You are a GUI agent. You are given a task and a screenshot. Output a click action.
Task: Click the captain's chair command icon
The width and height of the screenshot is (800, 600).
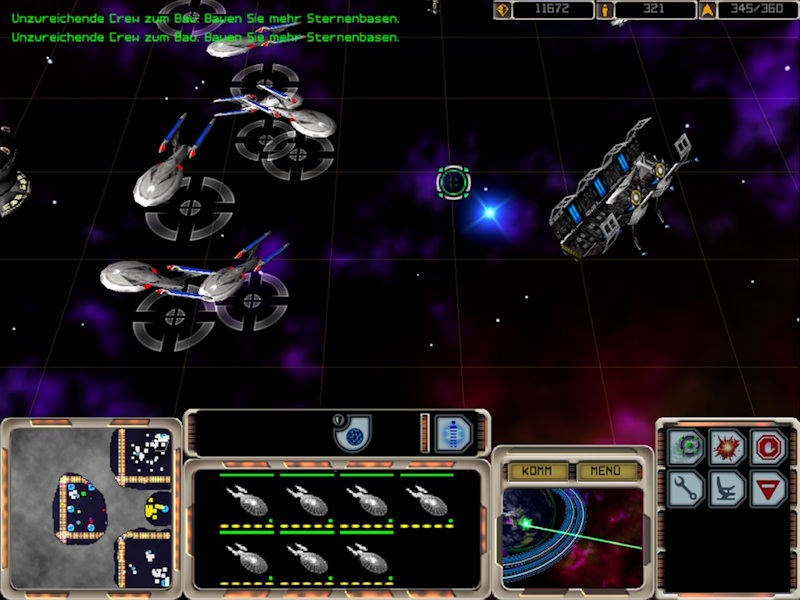pos(728,488)
